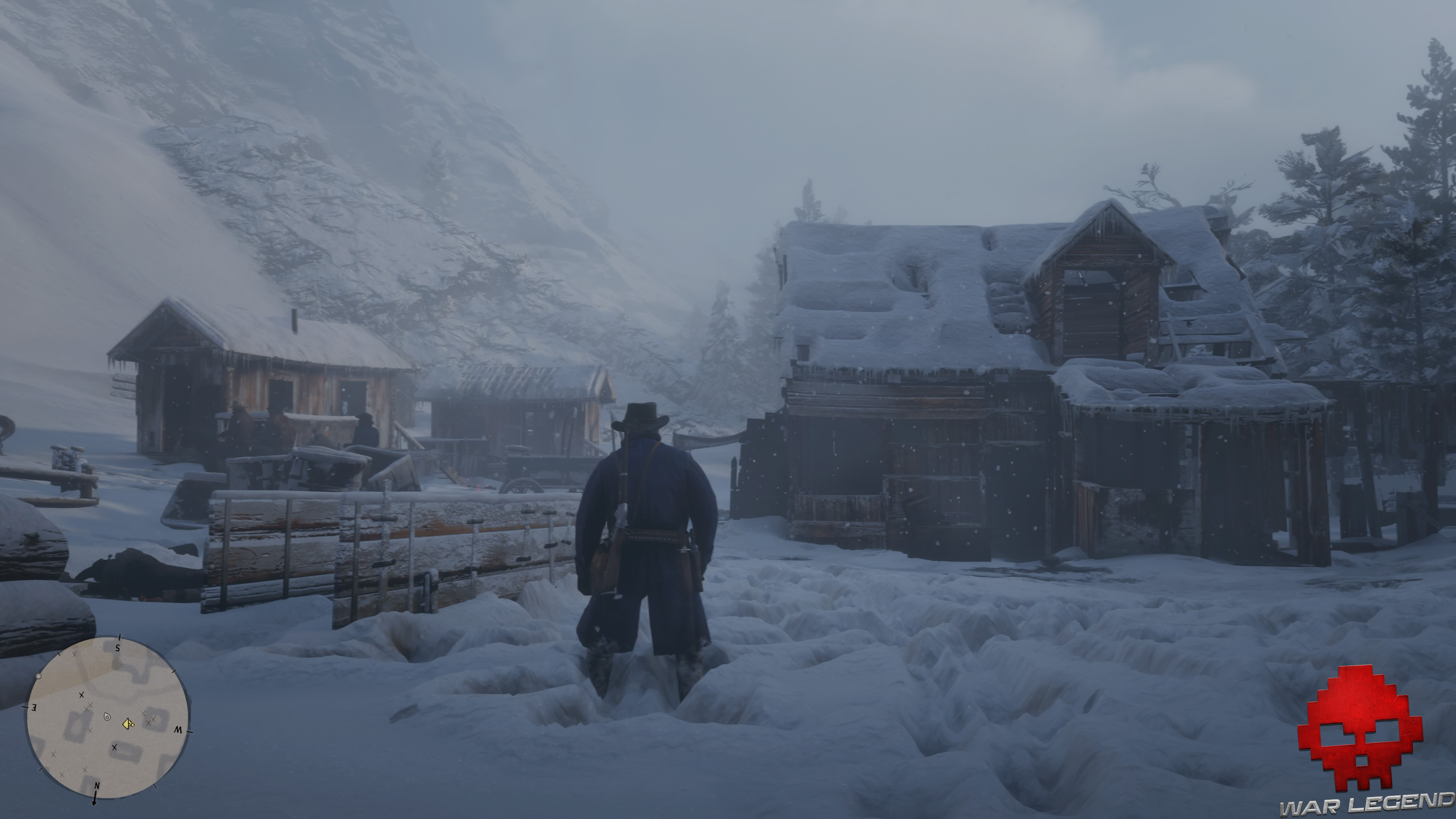Click the S compass letter on the minimap
This screenshot has width=1456, height=819.
(x=118, y=648)
